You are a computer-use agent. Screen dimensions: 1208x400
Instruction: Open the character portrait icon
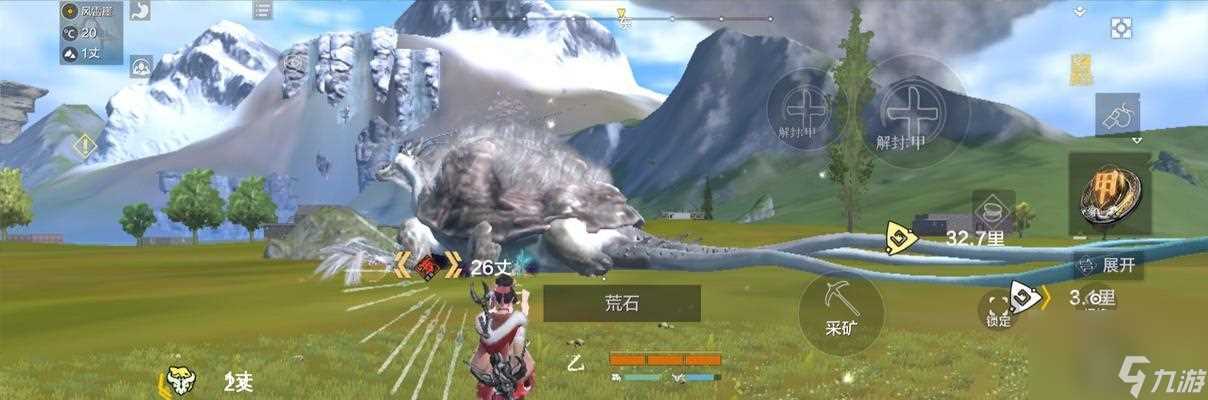click(140, 67)
